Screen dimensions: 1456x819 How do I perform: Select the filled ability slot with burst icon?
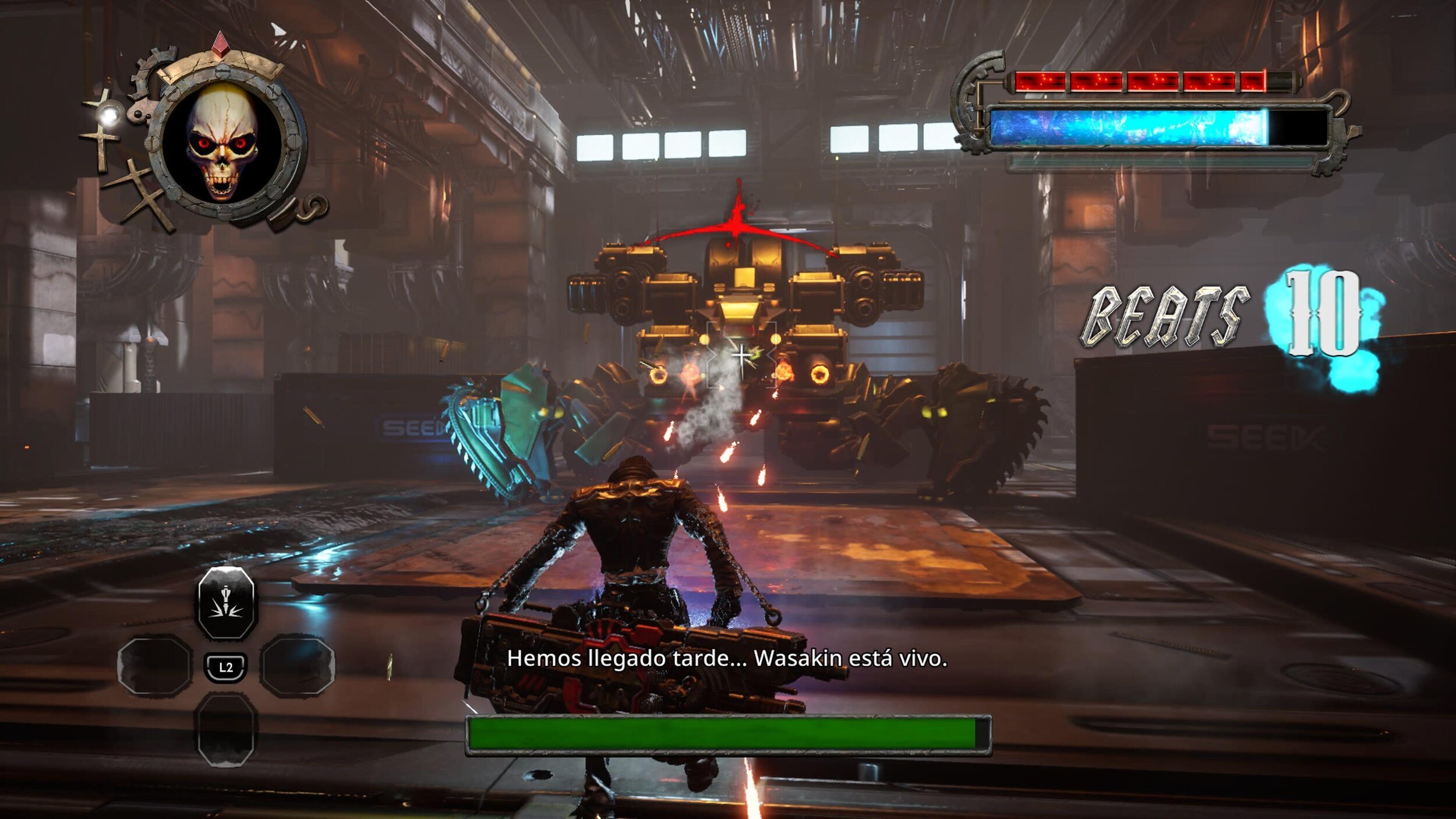click(x=226, y=602)
